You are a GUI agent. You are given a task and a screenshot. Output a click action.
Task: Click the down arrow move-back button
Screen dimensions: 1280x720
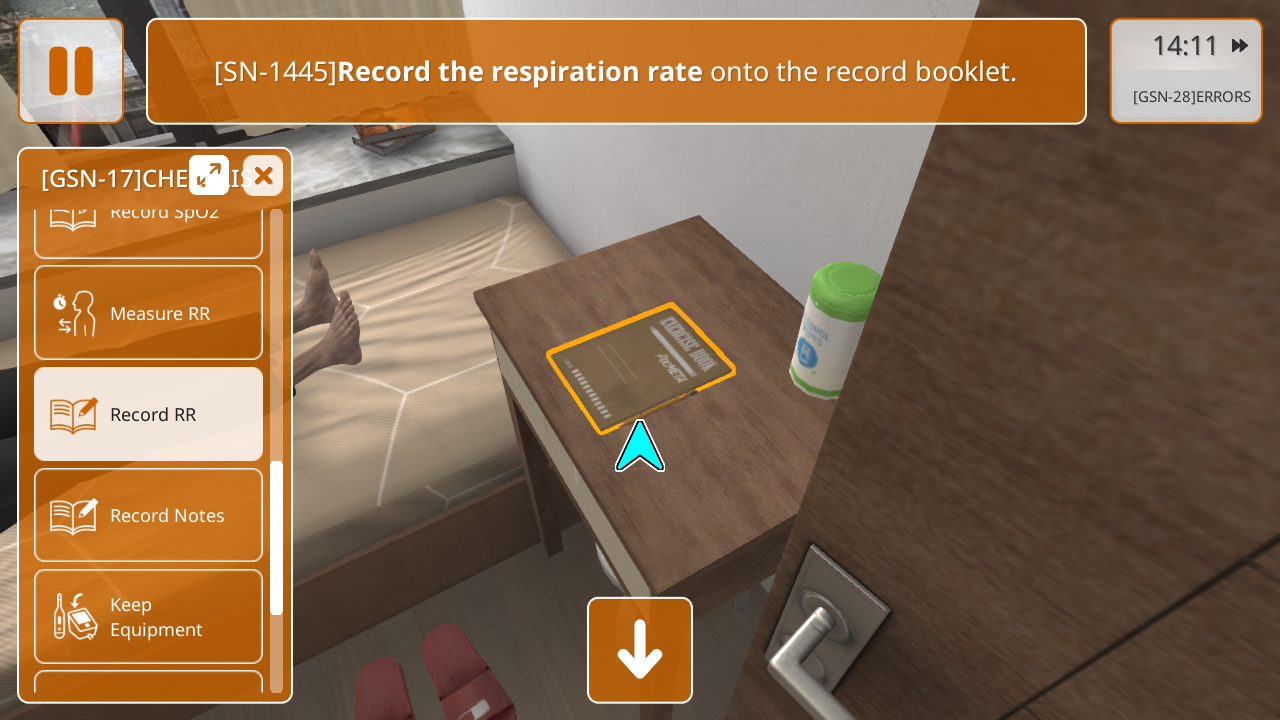pyautogui.click(x=640, y=650)
